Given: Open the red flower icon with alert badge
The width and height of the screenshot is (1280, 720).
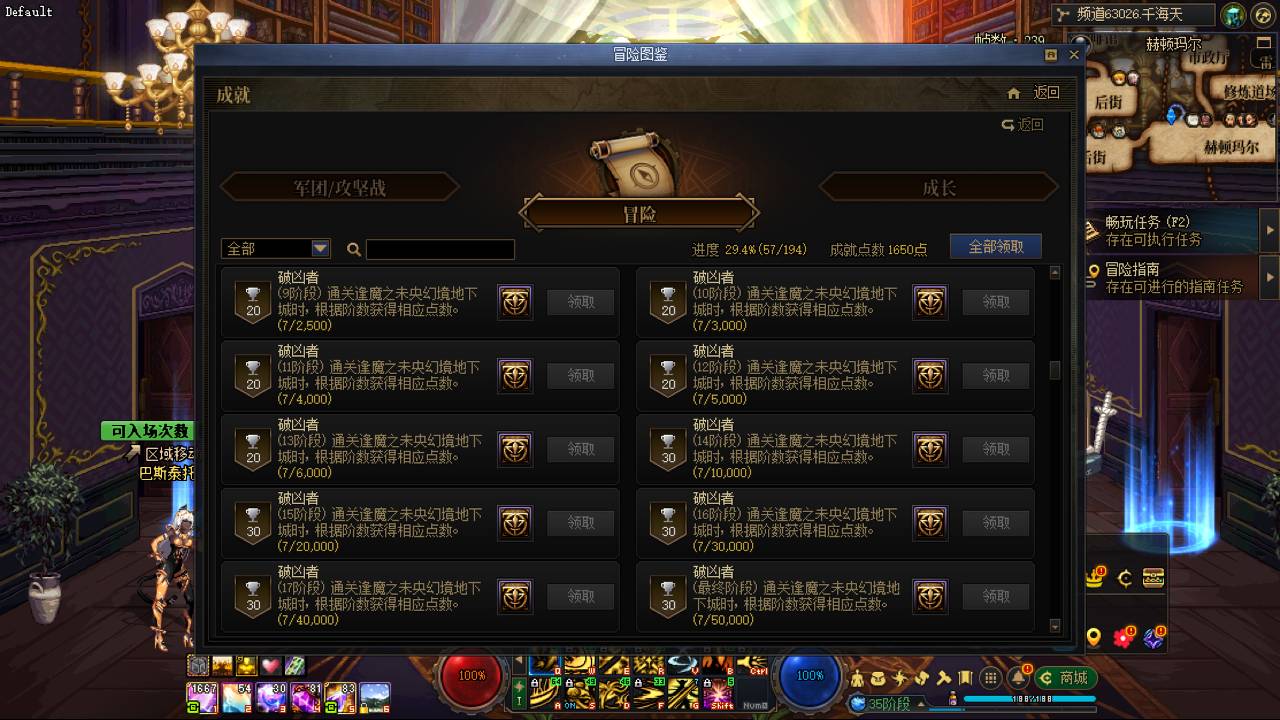Looking at the screenshot, I should pyautogui.click(x=1122, y=637).
